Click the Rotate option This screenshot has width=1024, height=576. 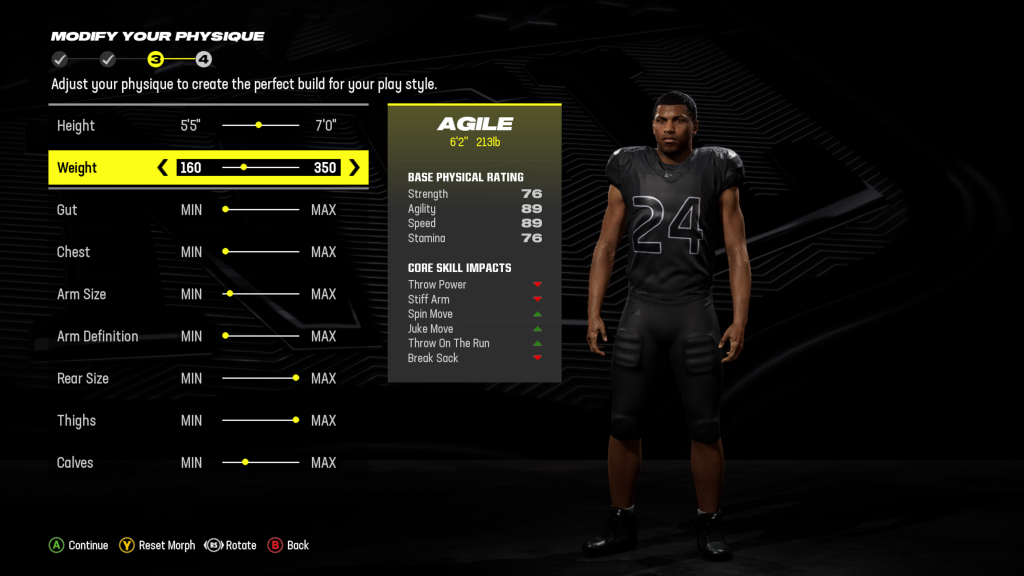coord(231,545)
